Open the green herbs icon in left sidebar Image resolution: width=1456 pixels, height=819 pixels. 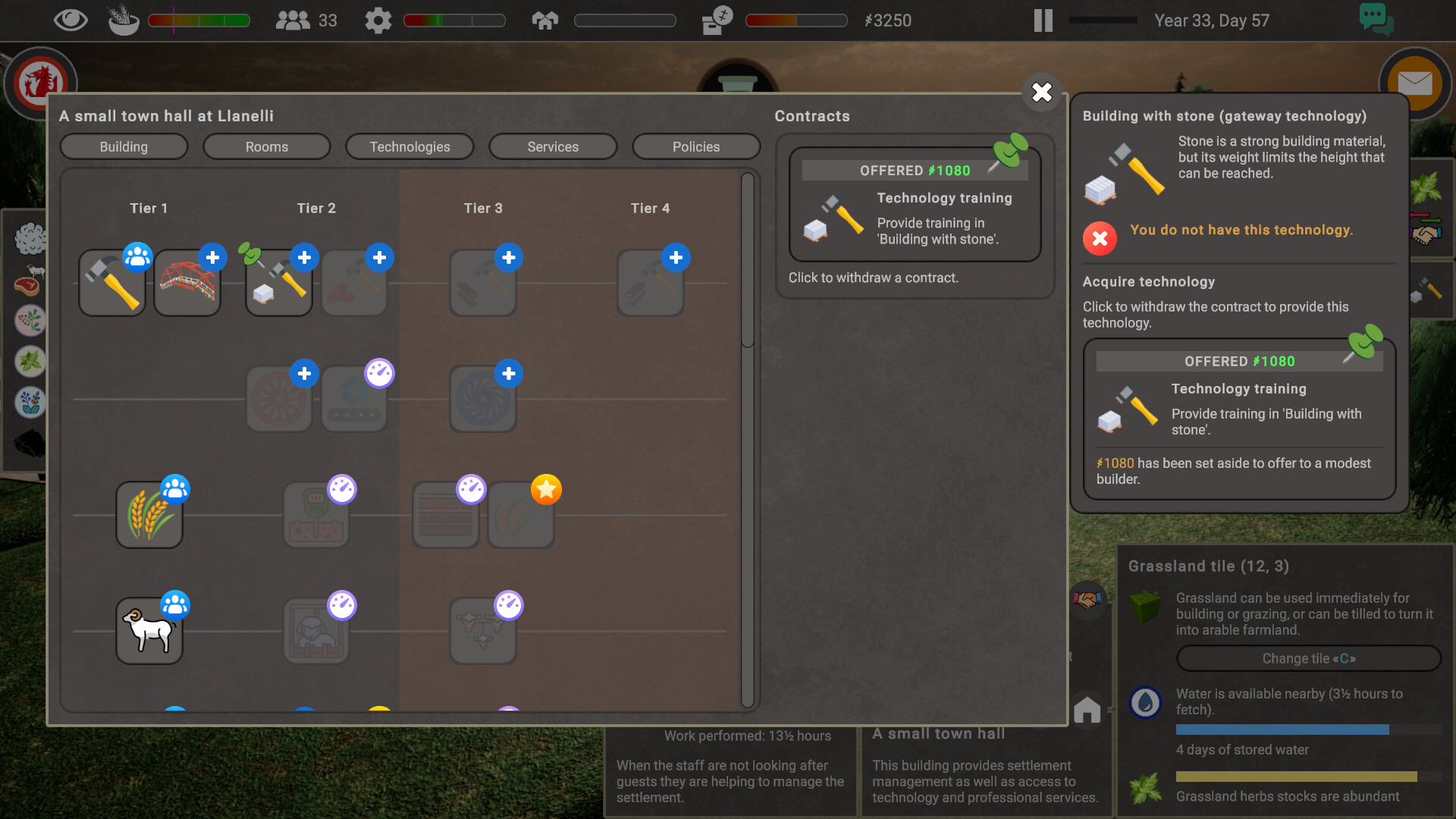(x=28, y=362)
